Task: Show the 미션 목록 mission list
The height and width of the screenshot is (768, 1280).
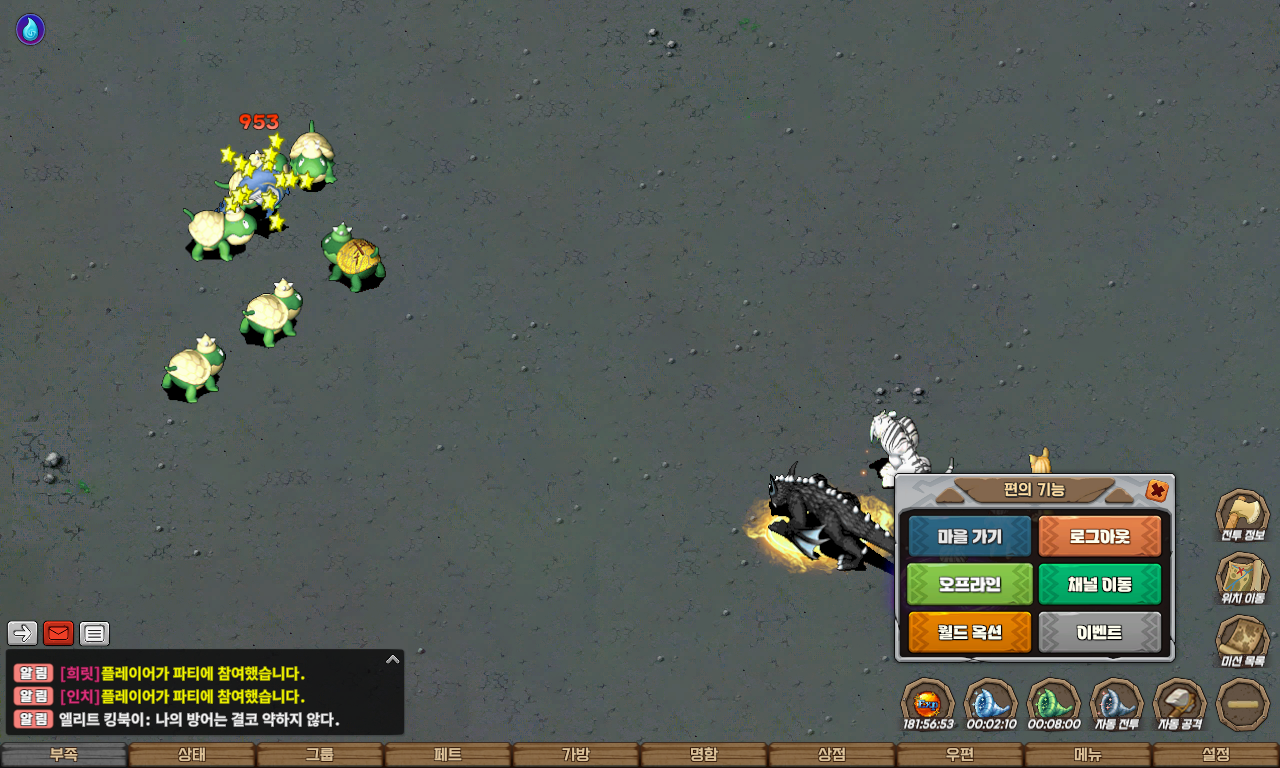Action: coord(1242,640)
